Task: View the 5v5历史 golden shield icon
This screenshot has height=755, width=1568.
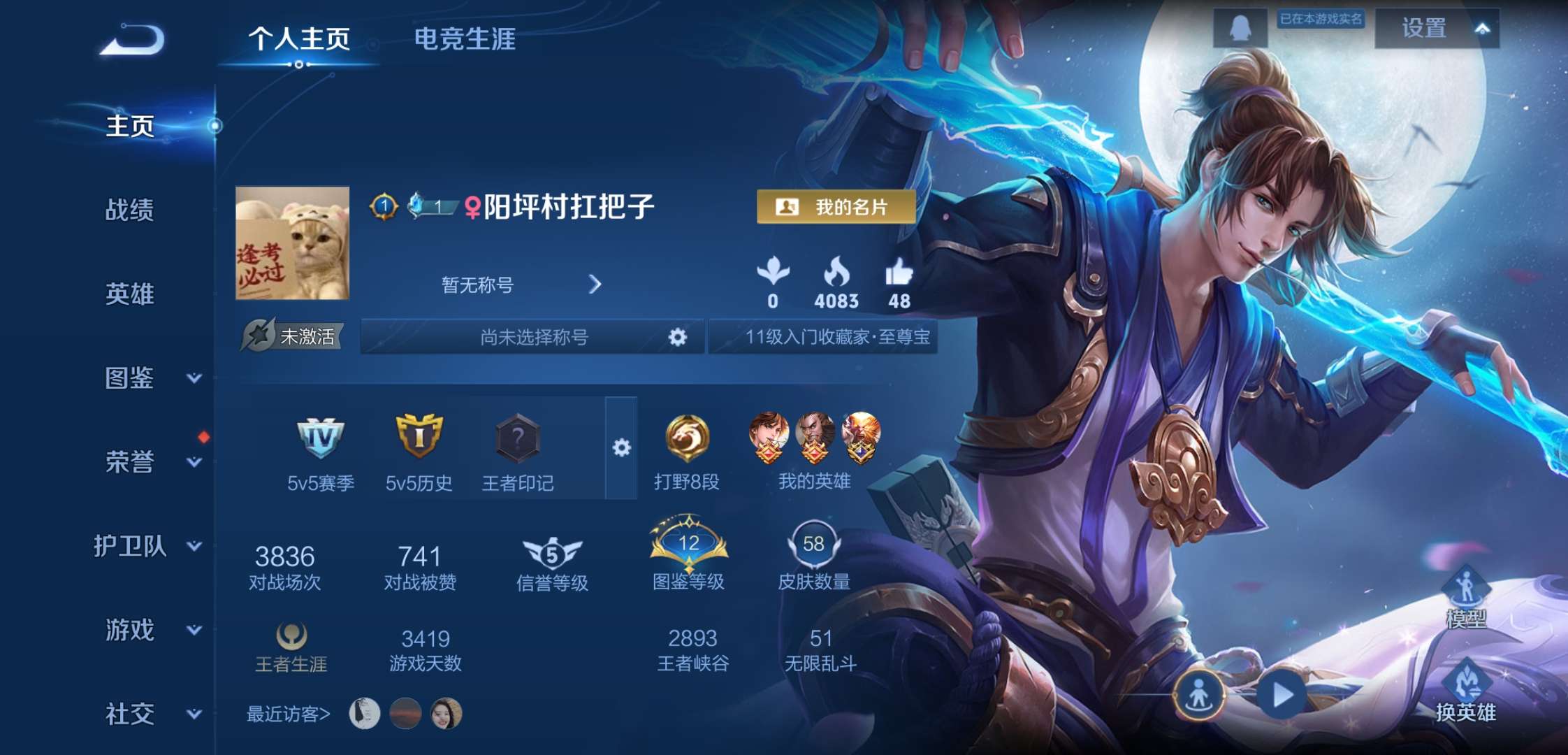Action: pyautogui.click(x=421, y=436)
